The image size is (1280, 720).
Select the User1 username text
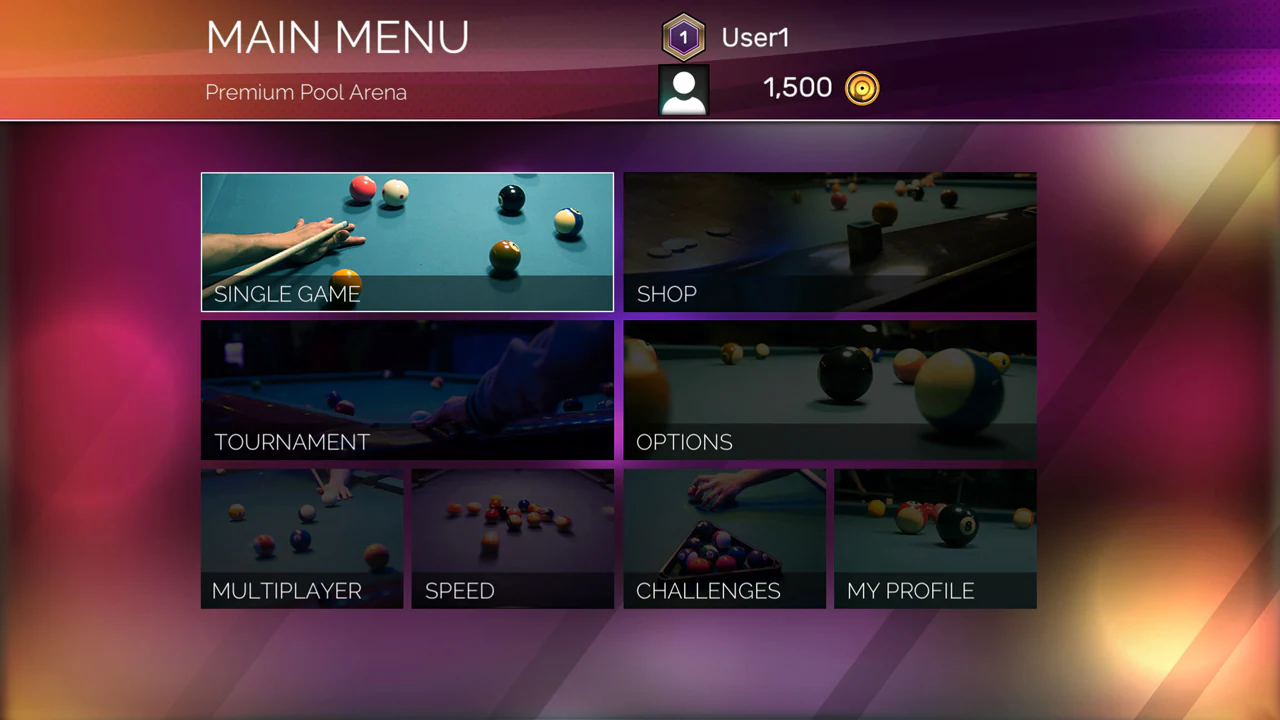pos(755,37)
